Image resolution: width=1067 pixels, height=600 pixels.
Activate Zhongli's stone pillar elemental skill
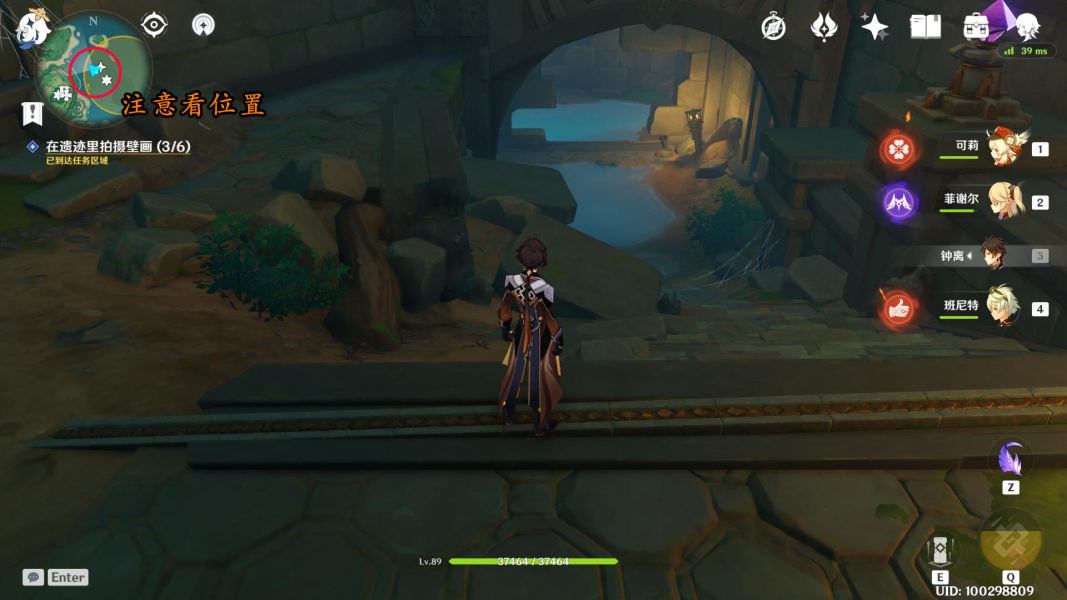click(x=940, y=550)
